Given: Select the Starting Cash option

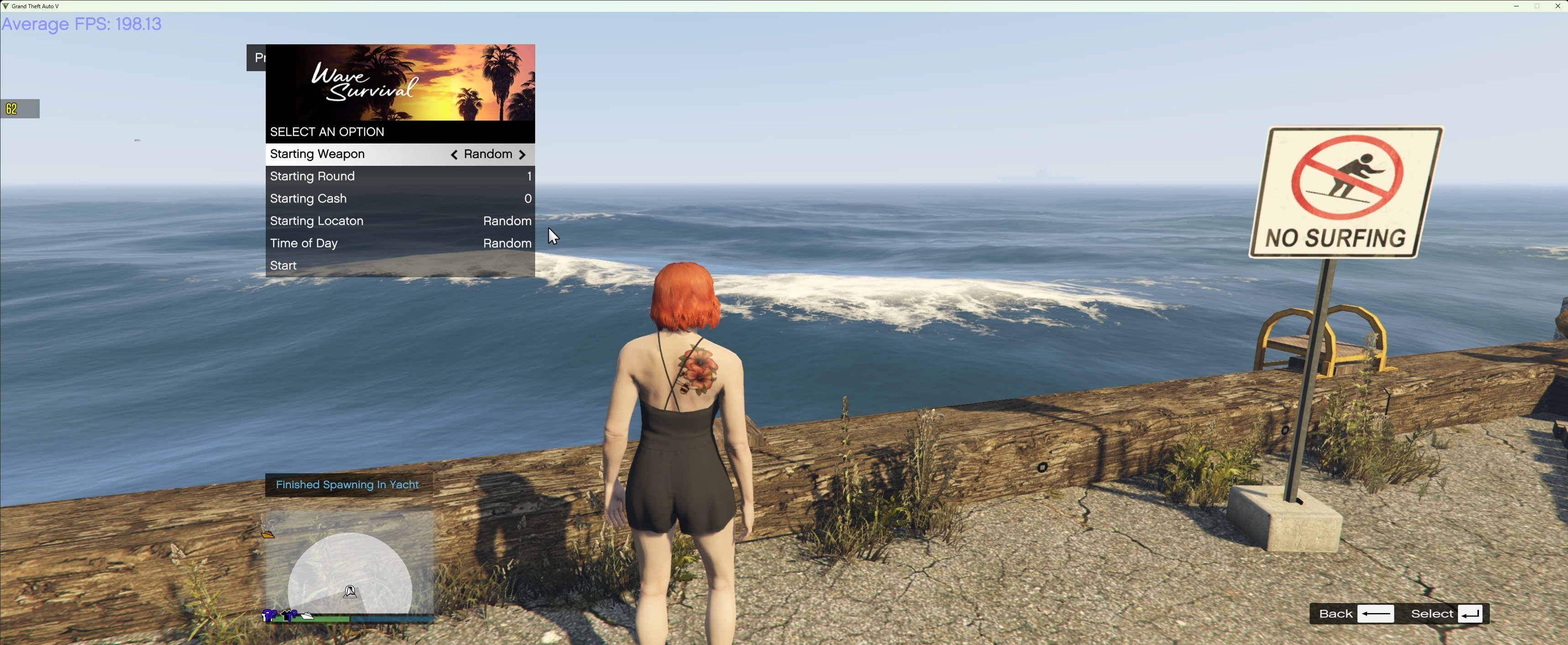Looking at the screenshot, I should click(400, 199).
